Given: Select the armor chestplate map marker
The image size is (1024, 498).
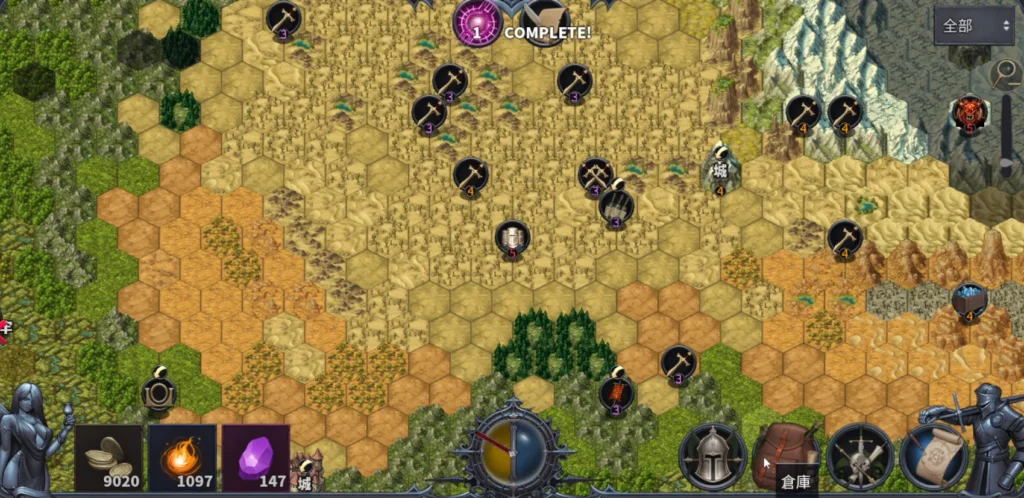Looking at the screenshot, I should [x=512, y=238].
